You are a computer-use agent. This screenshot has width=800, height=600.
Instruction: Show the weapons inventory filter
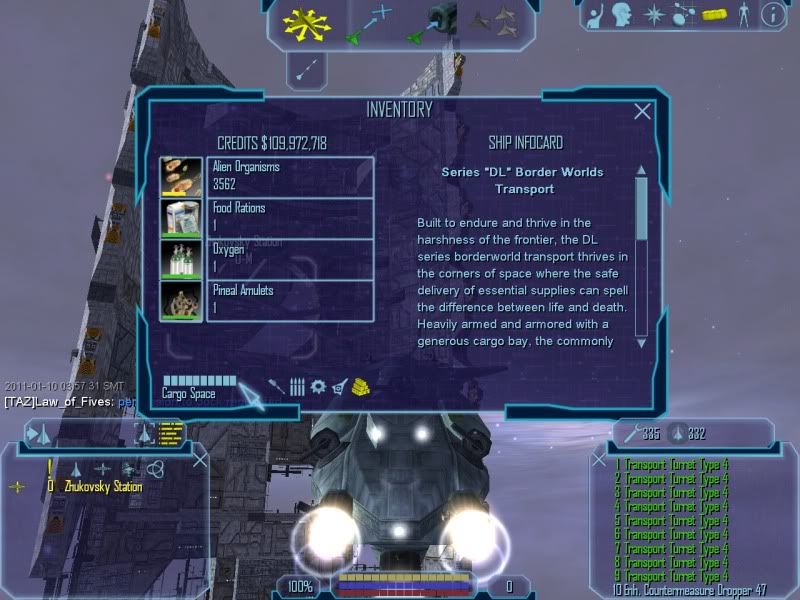(275, 386)
